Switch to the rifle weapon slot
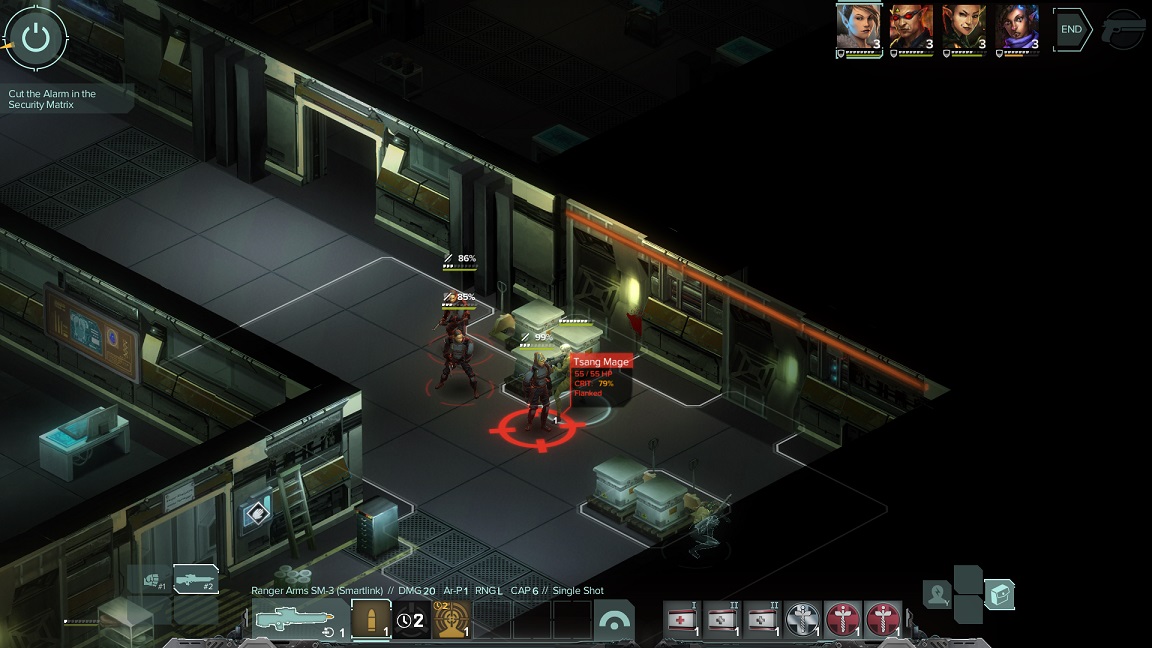Screen dimensions: 1152x648 (x=195, y=579)
